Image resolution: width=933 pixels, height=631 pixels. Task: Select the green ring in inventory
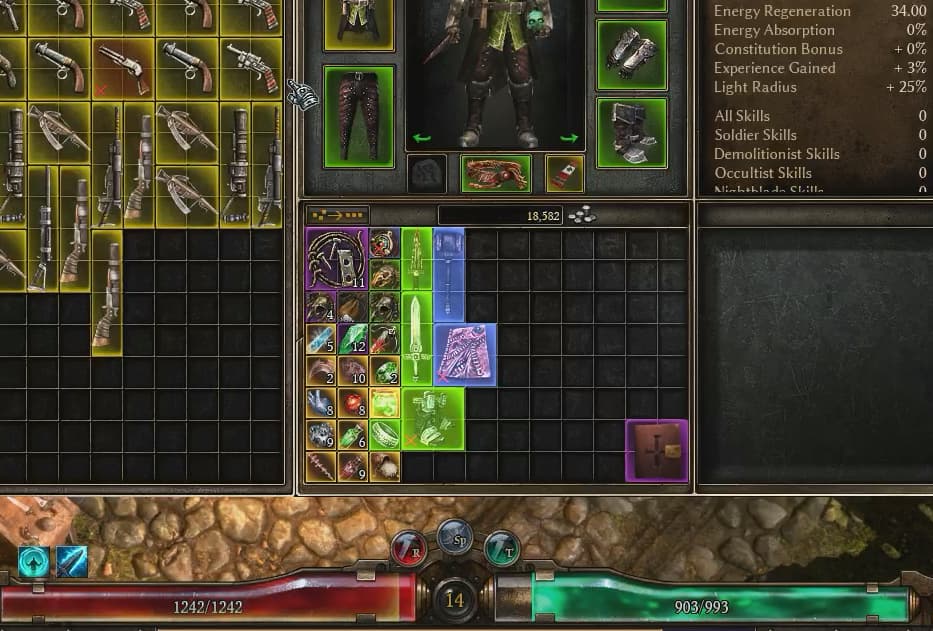coord(385,435)
